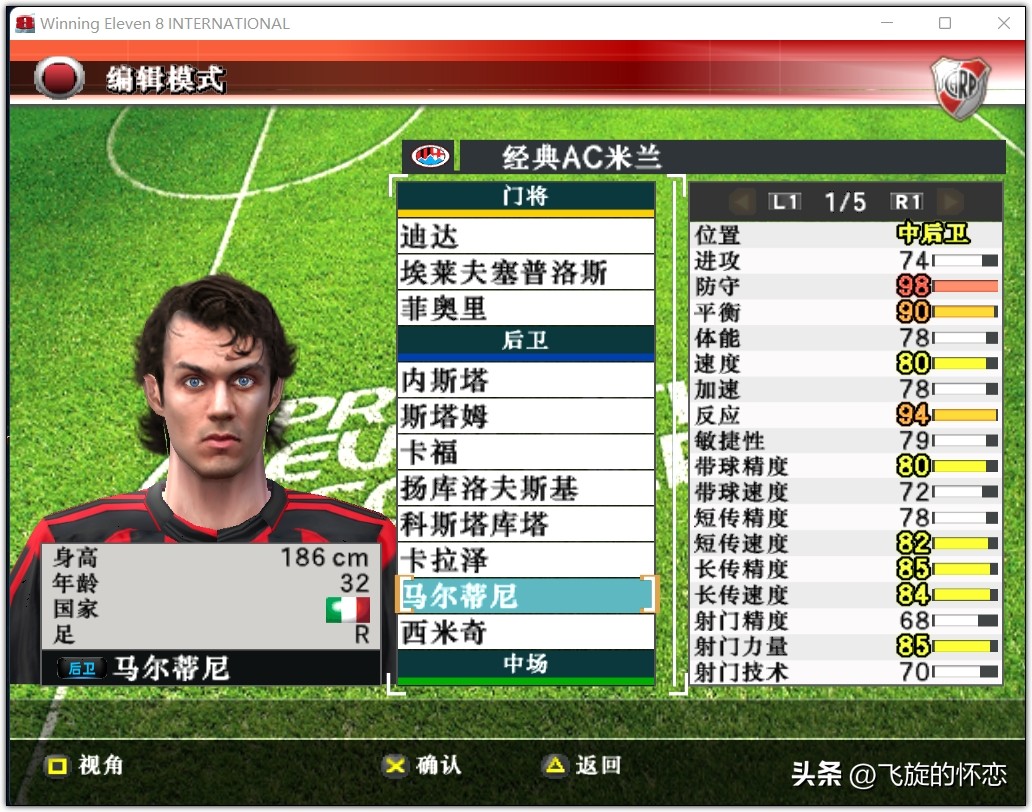1032x812 pixels.
Task: Choose 斯塔姆 in the defender list
Action: click(x=525, y=417)
